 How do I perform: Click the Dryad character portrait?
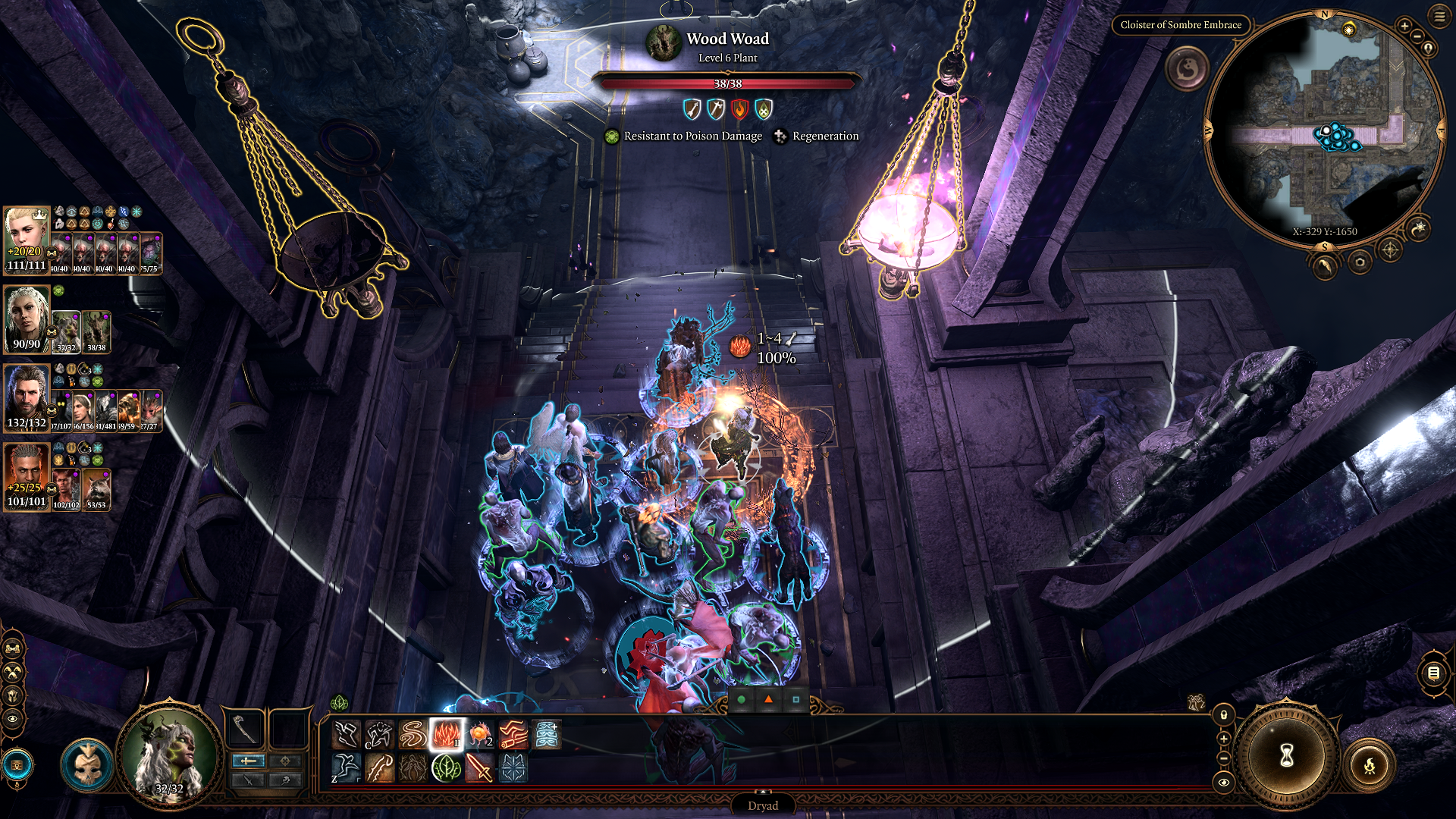click(168, 755)
